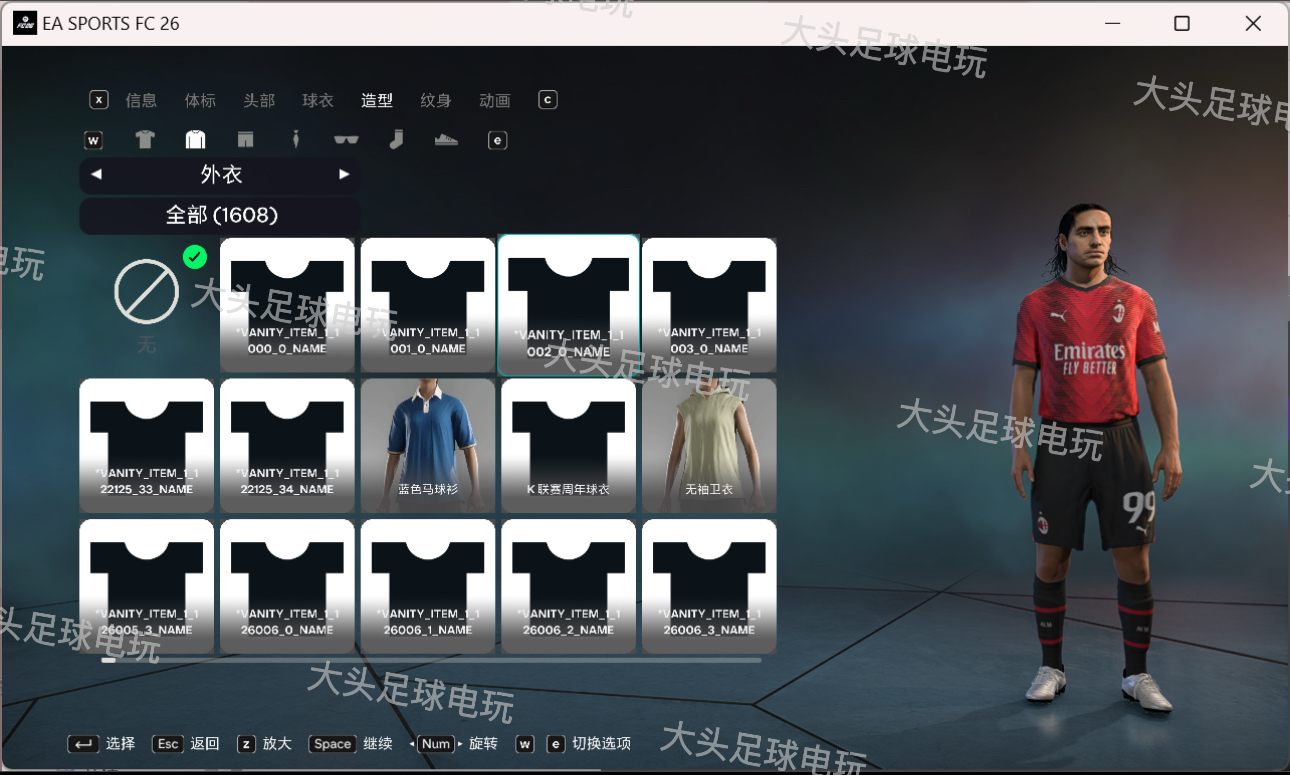Select the short-sleeve shirt category icon
This screenshot has width=1290, height=775.
click(144, 140)
